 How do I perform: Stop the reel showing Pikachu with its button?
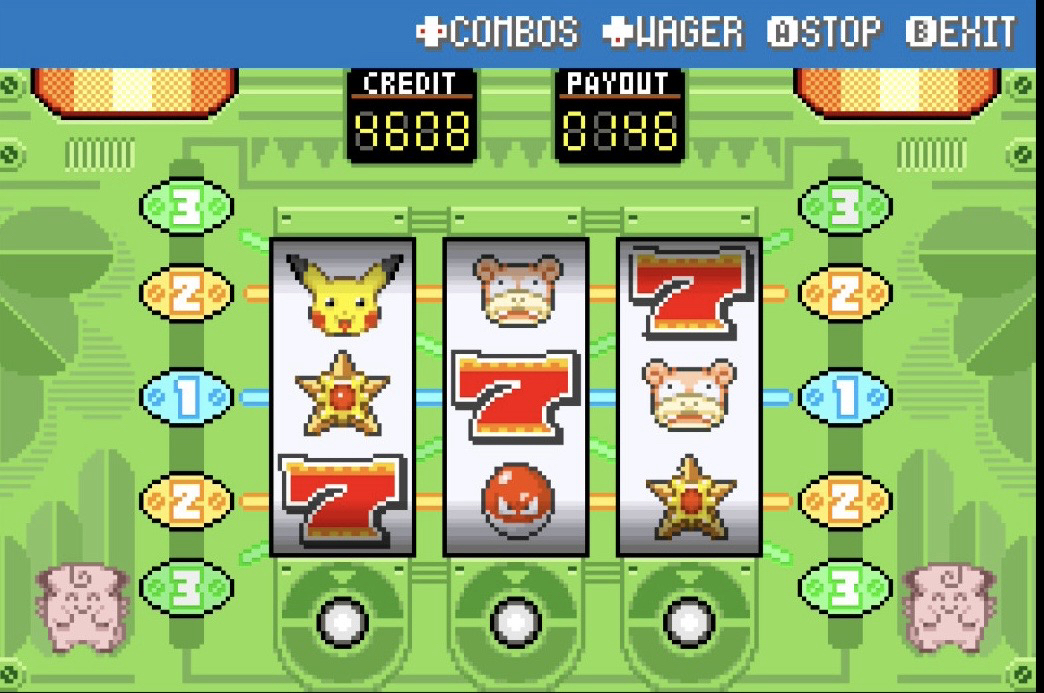[x=342, y=621]
